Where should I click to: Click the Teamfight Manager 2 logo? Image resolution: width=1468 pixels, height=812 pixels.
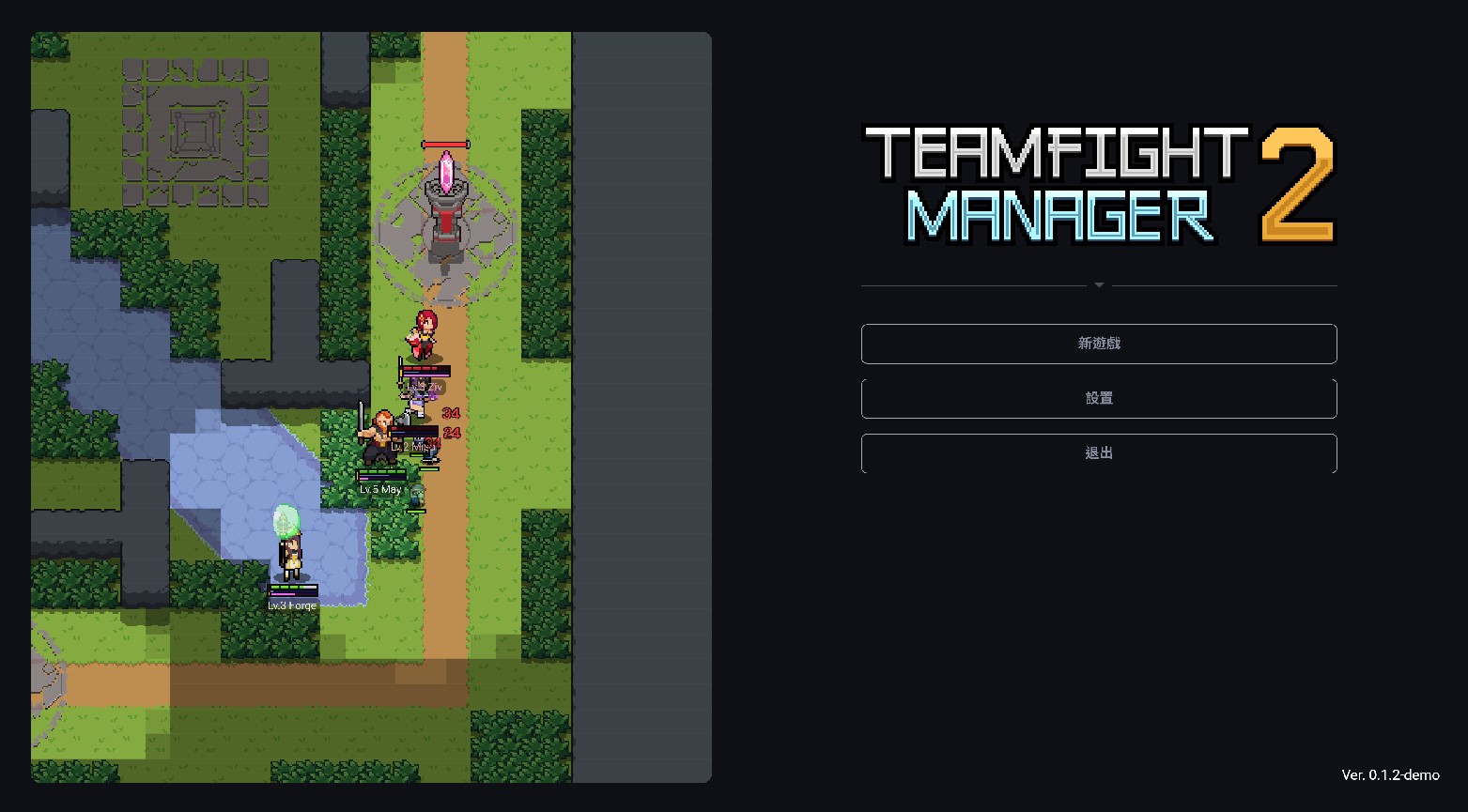tap(1099, 185)
